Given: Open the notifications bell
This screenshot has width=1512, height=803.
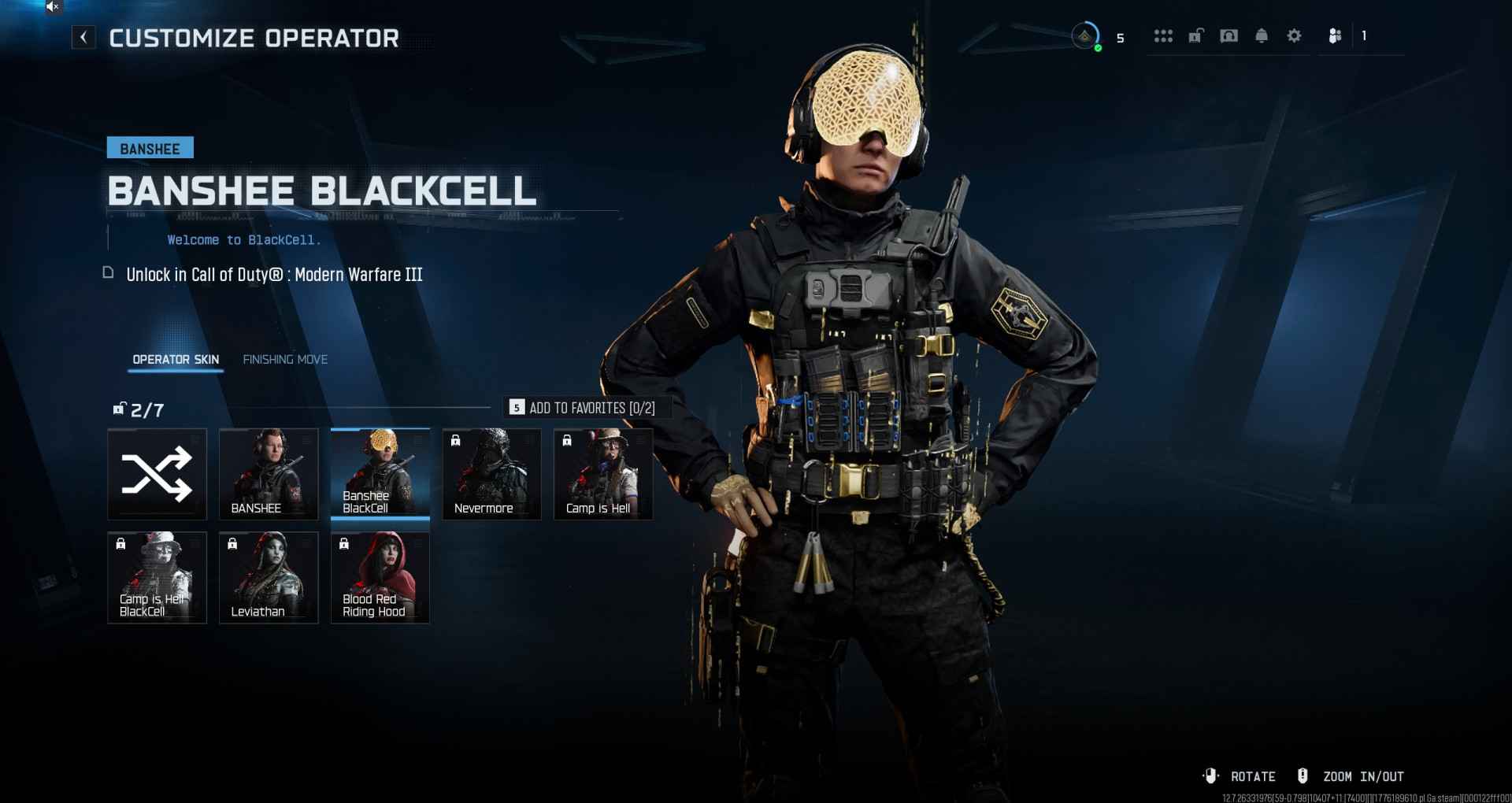Looking at the screenshot, I should click(x=1262, y=36).
